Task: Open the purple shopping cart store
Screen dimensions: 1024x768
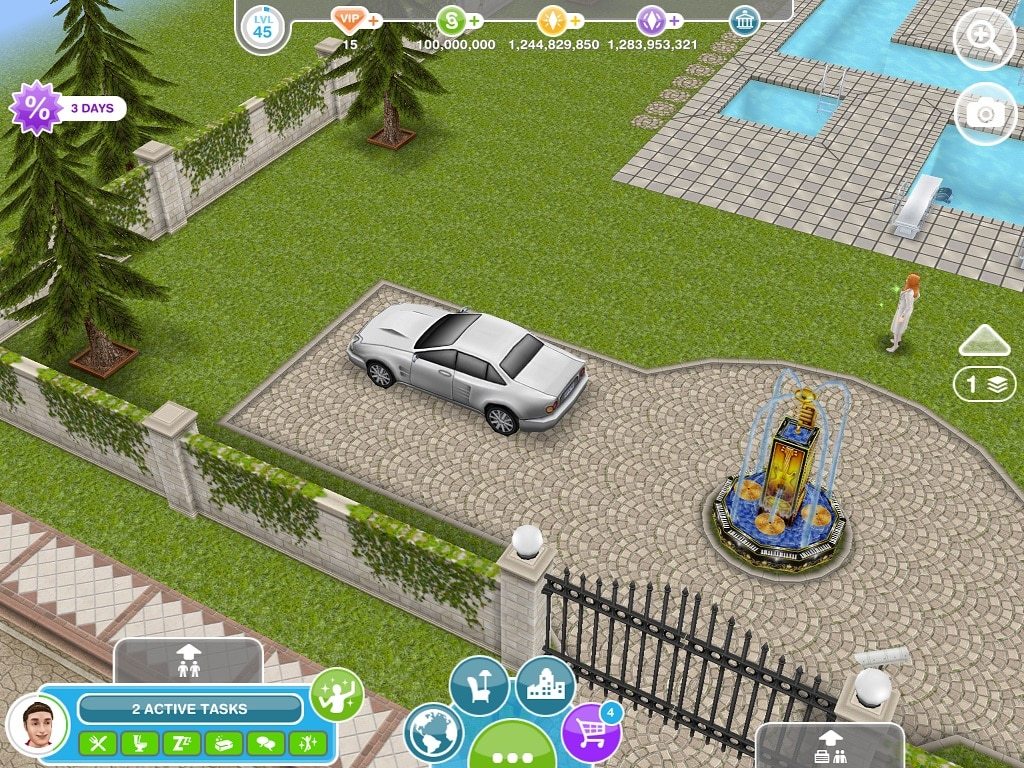Action: (591, 731)
